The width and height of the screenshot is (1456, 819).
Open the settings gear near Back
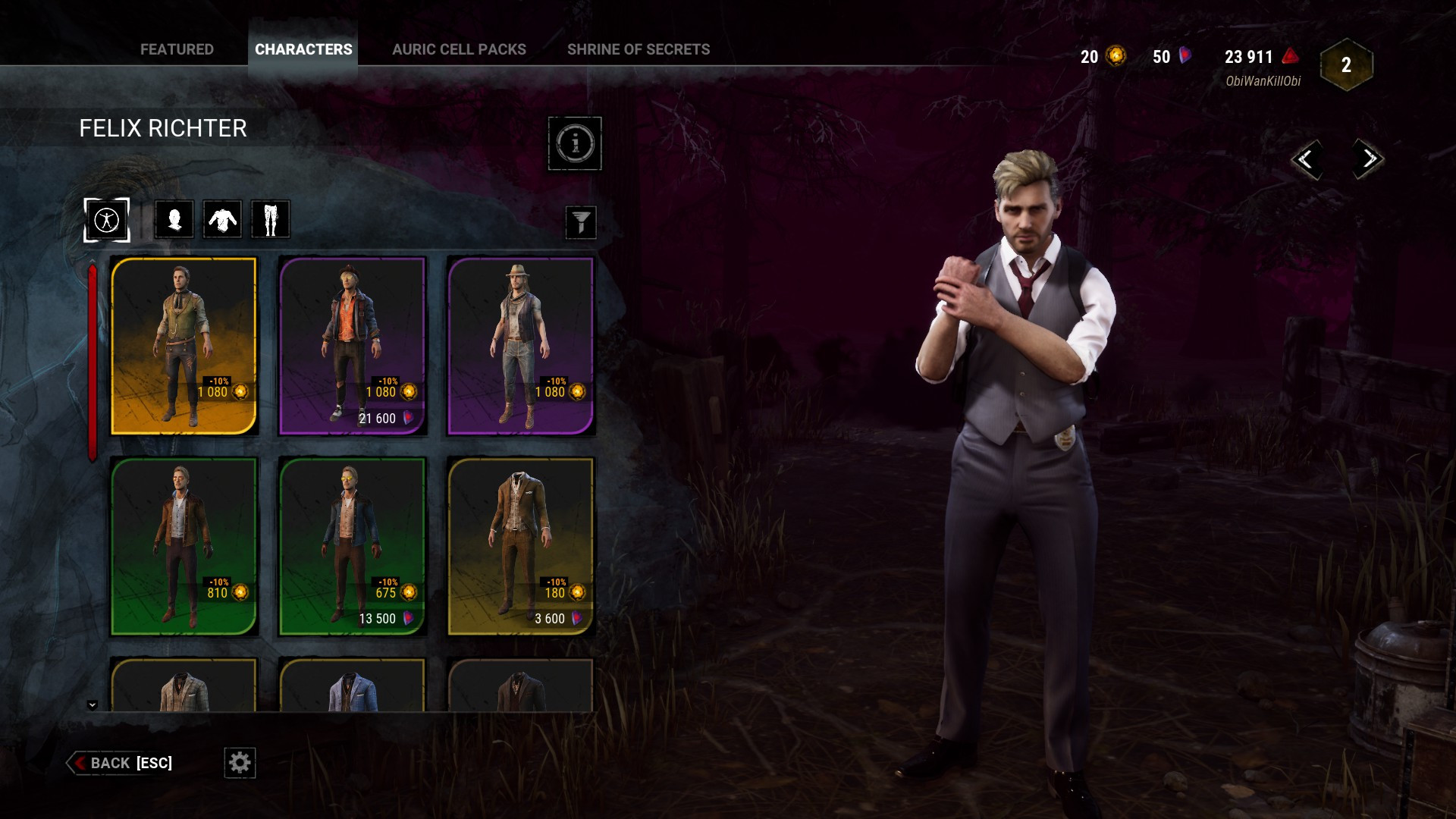[240, 763]
